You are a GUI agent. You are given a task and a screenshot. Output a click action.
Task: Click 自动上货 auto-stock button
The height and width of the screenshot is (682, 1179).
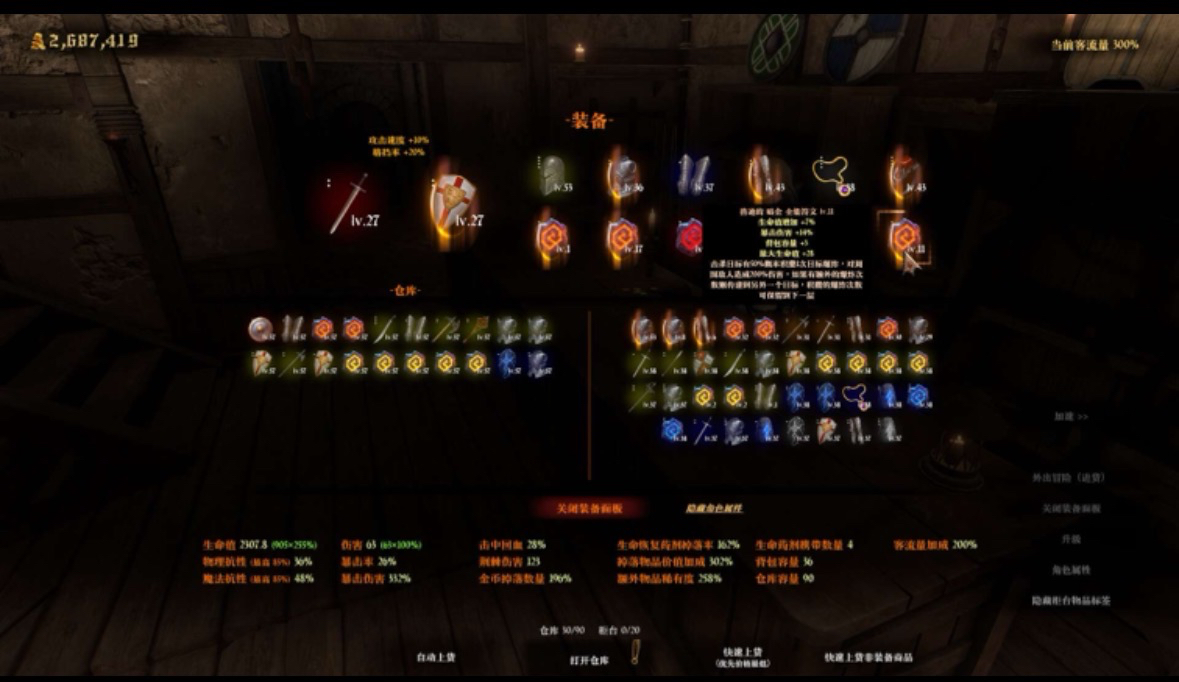tap(436, 657)
